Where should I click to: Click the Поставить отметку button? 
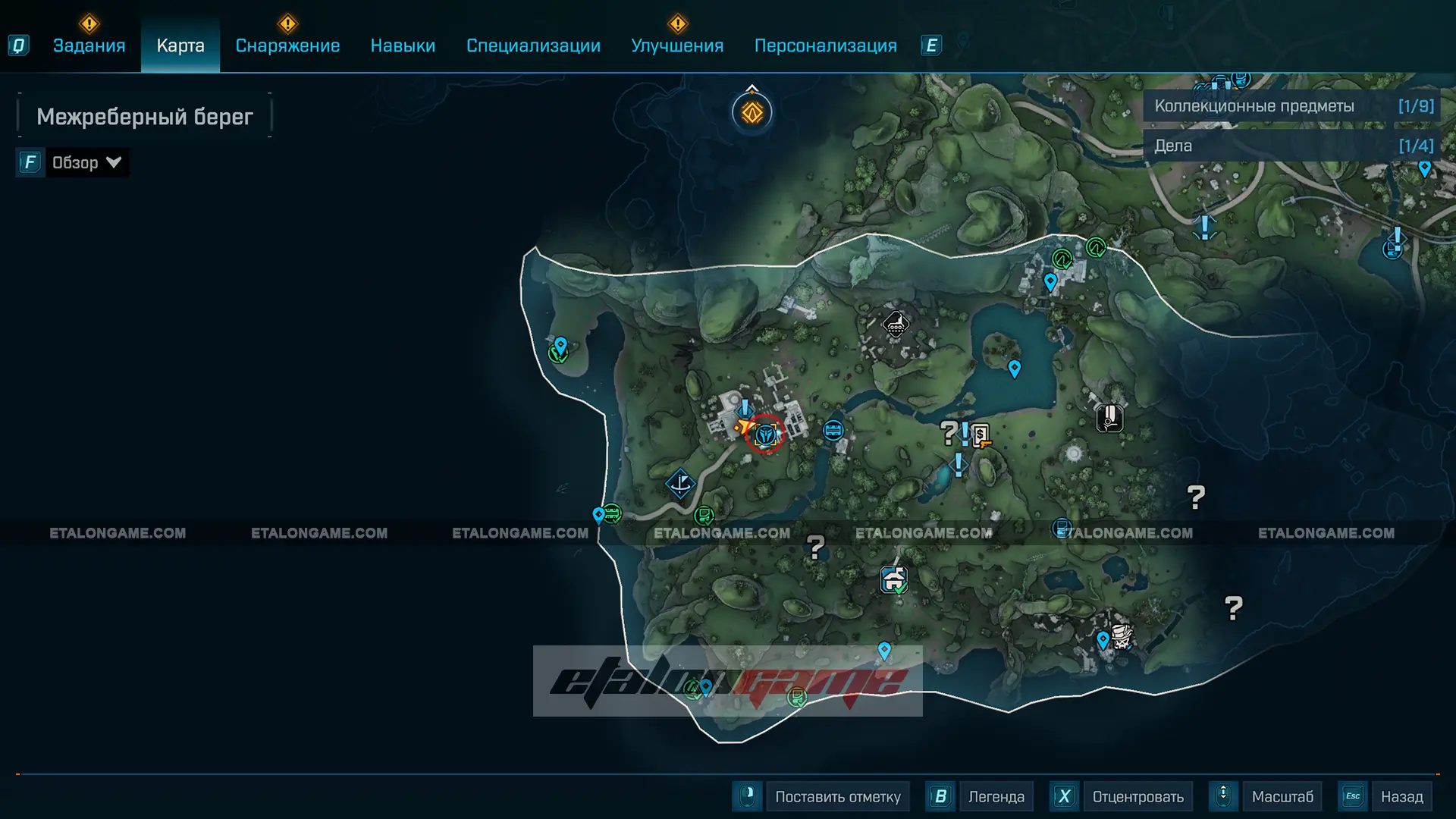point(837,797)
